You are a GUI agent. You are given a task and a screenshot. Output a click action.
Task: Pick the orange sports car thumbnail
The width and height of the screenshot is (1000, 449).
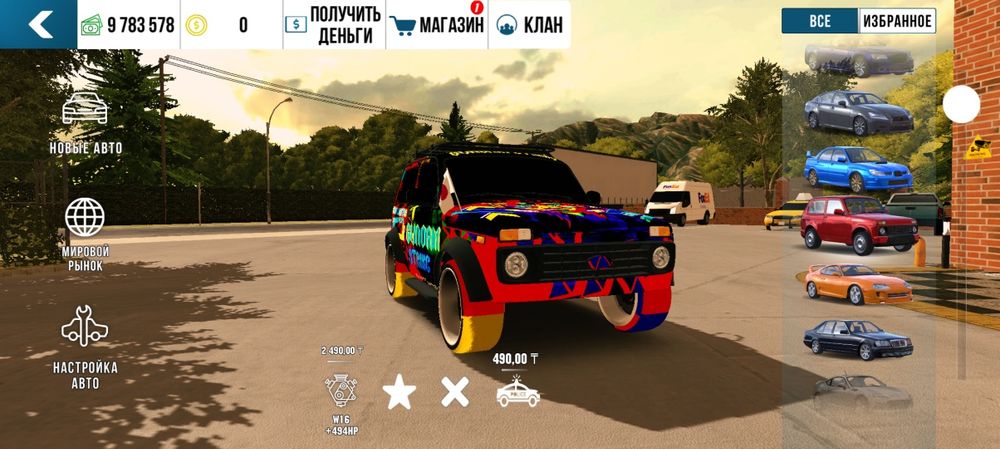(858, 283)
